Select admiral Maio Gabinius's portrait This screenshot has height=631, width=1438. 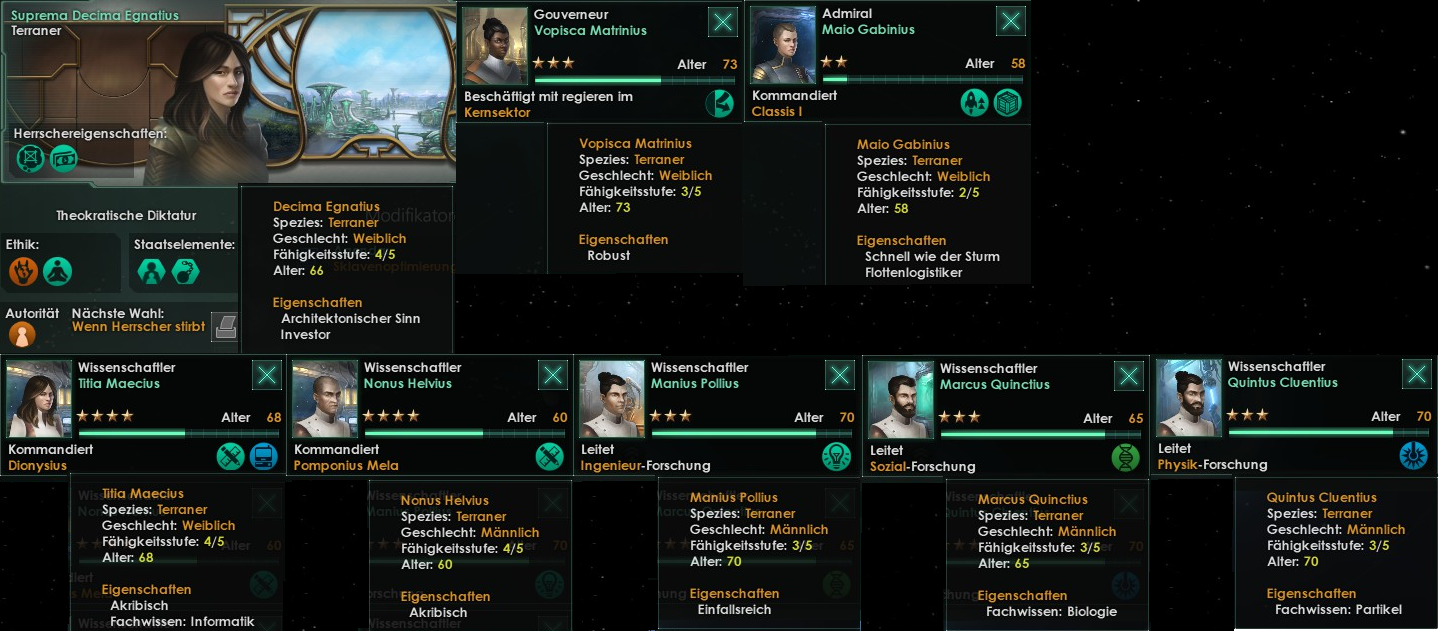point(783,46)
